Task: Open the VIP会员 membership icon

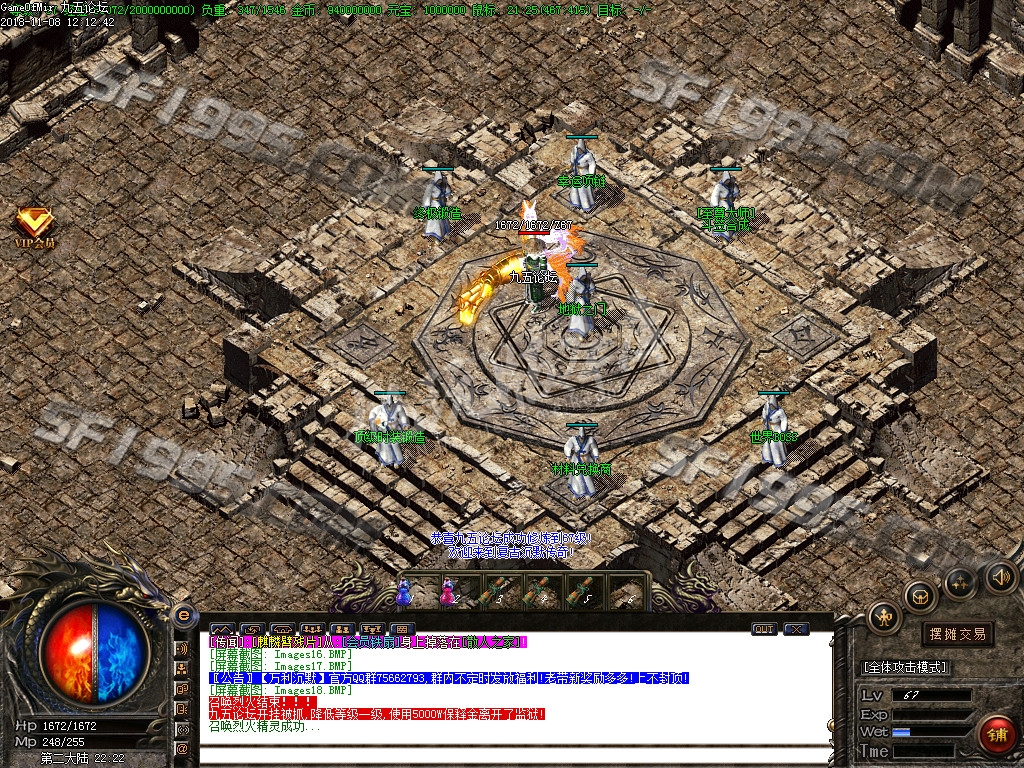Action: [35, 226]
